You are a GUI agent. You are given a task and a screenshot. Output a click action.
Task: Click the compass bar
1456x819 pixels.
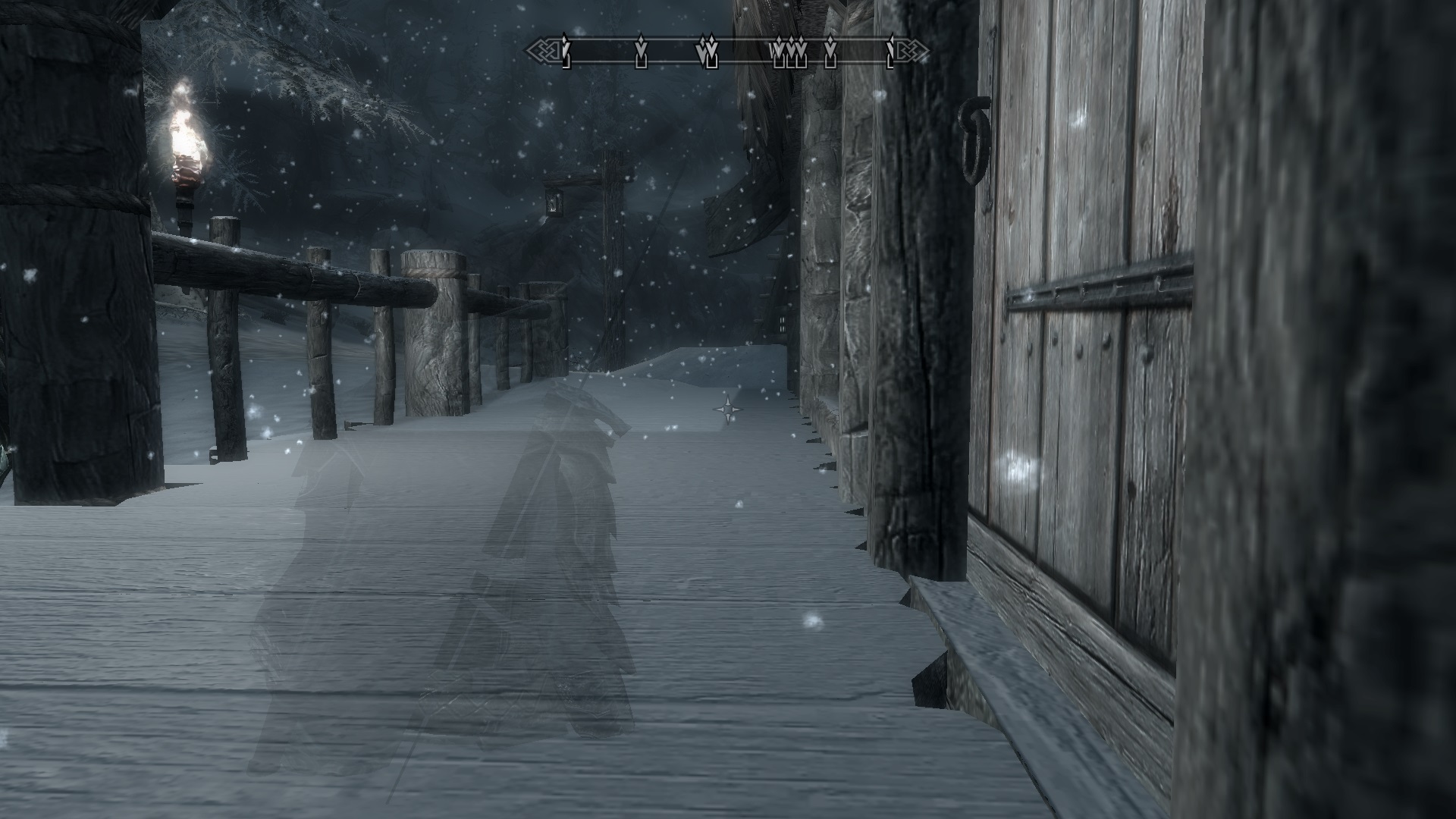[x=728, y=51]
